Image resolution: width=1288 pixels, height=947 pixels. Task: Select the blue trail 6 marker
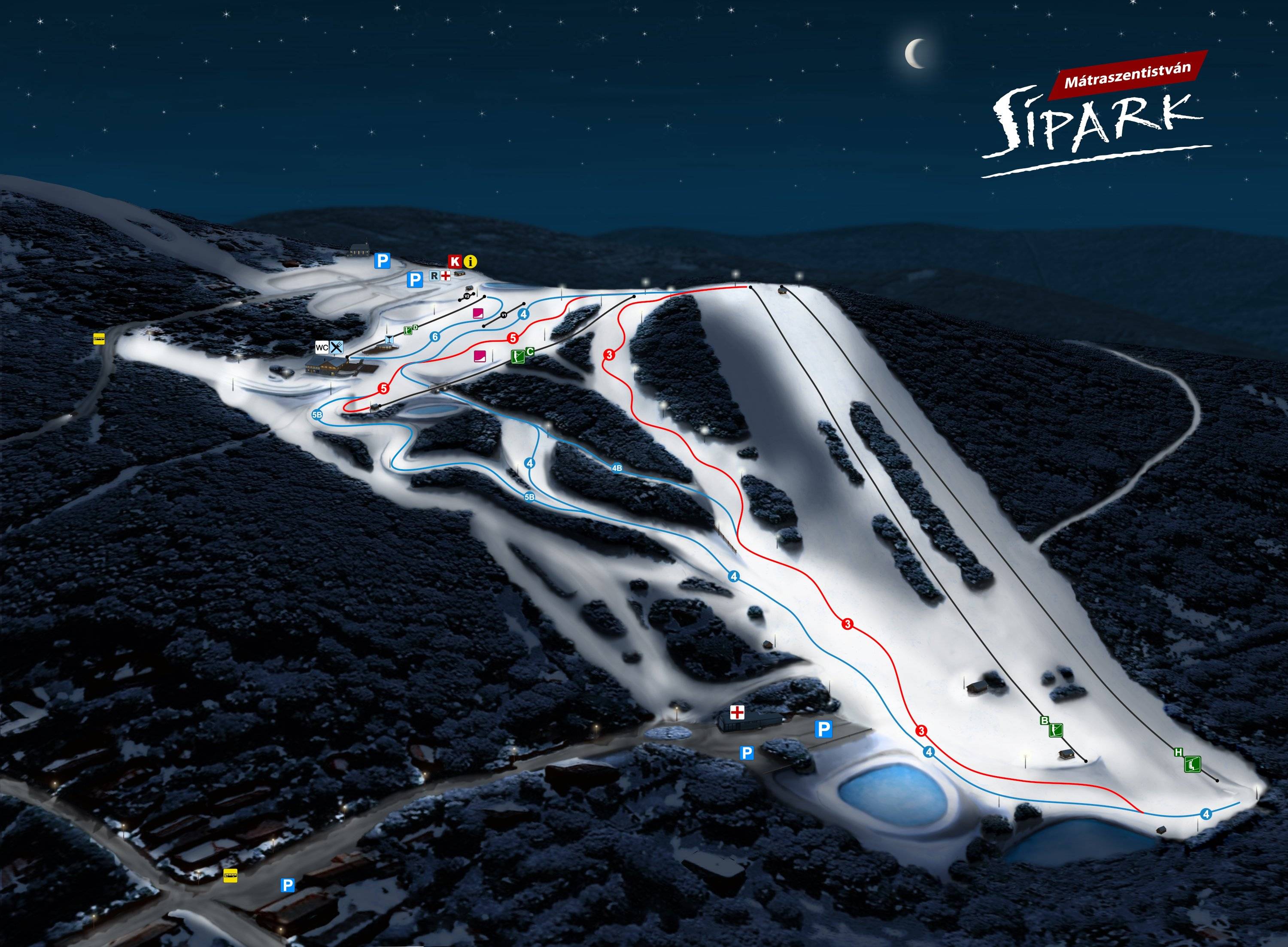point(435,337)
